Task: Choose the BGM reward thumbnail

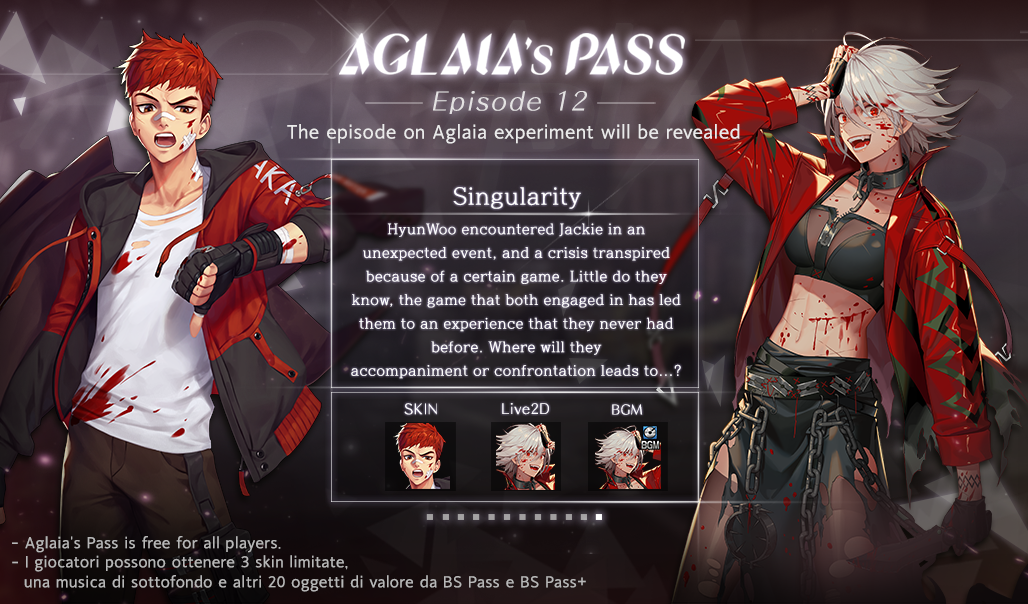Action: 627,456
